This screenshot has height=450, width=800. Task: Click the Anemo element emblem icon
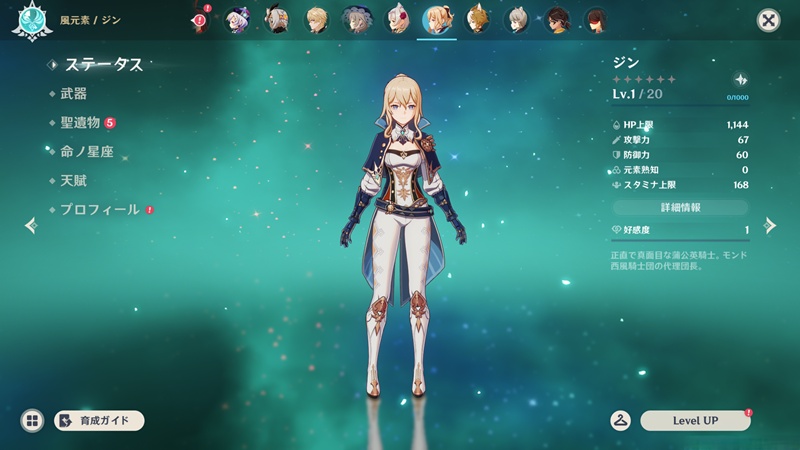28,20
